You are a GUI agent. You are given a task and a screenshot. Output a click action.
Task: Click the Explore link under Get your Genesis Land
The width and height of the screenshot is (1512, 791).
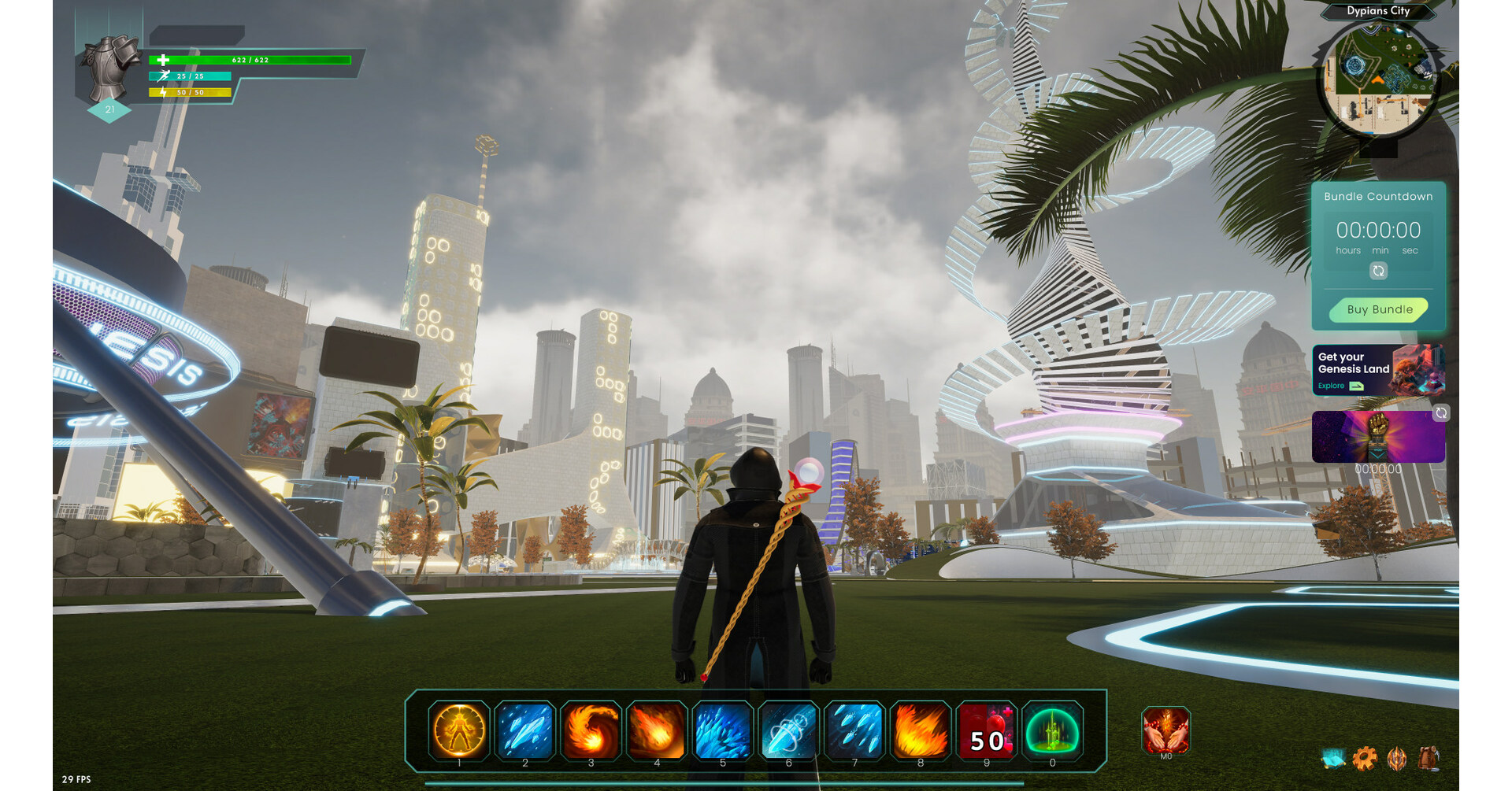click(1331, 386)
